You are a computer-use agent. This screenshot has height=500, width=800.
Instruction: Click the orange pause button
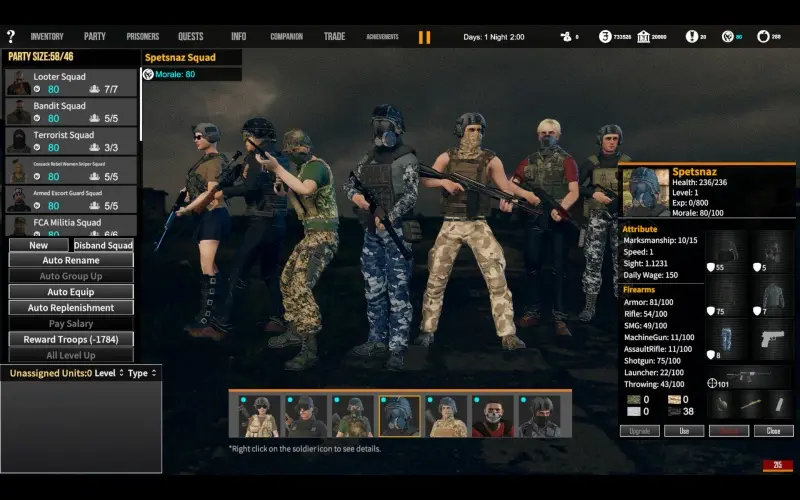(425, 37)
